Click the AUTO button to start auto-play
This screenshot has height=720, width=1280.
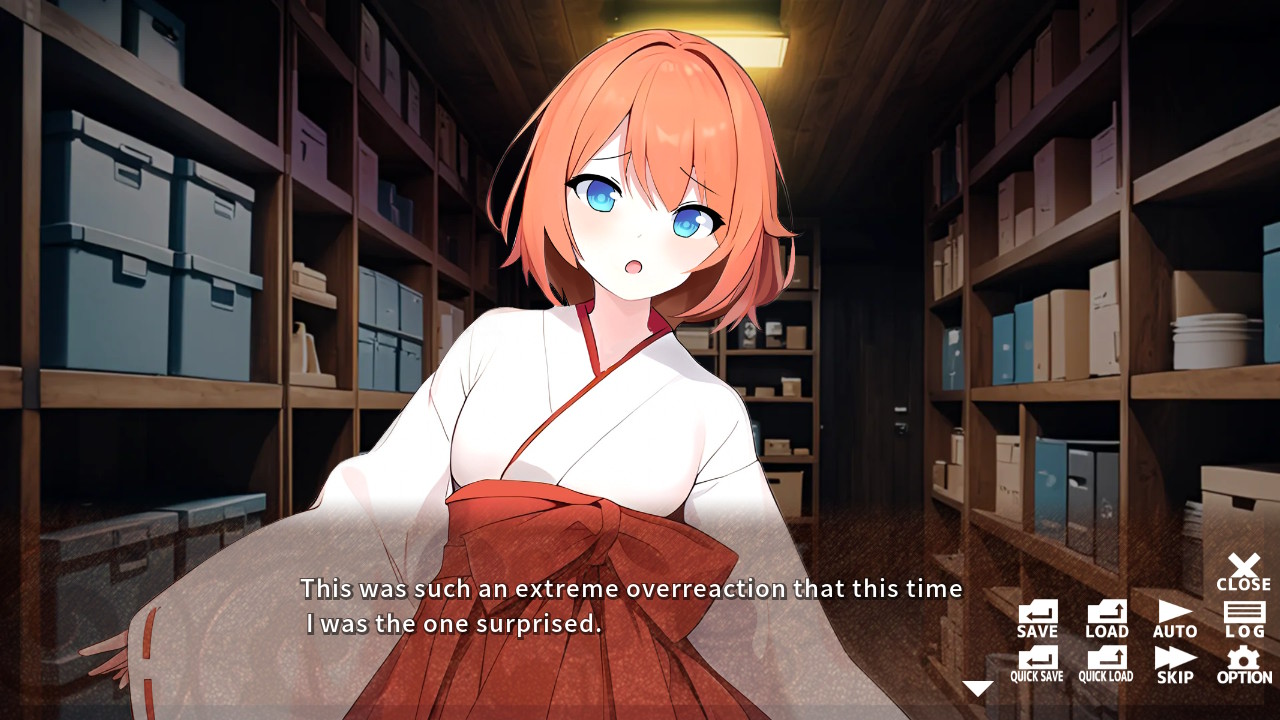tap(1174, 618)
